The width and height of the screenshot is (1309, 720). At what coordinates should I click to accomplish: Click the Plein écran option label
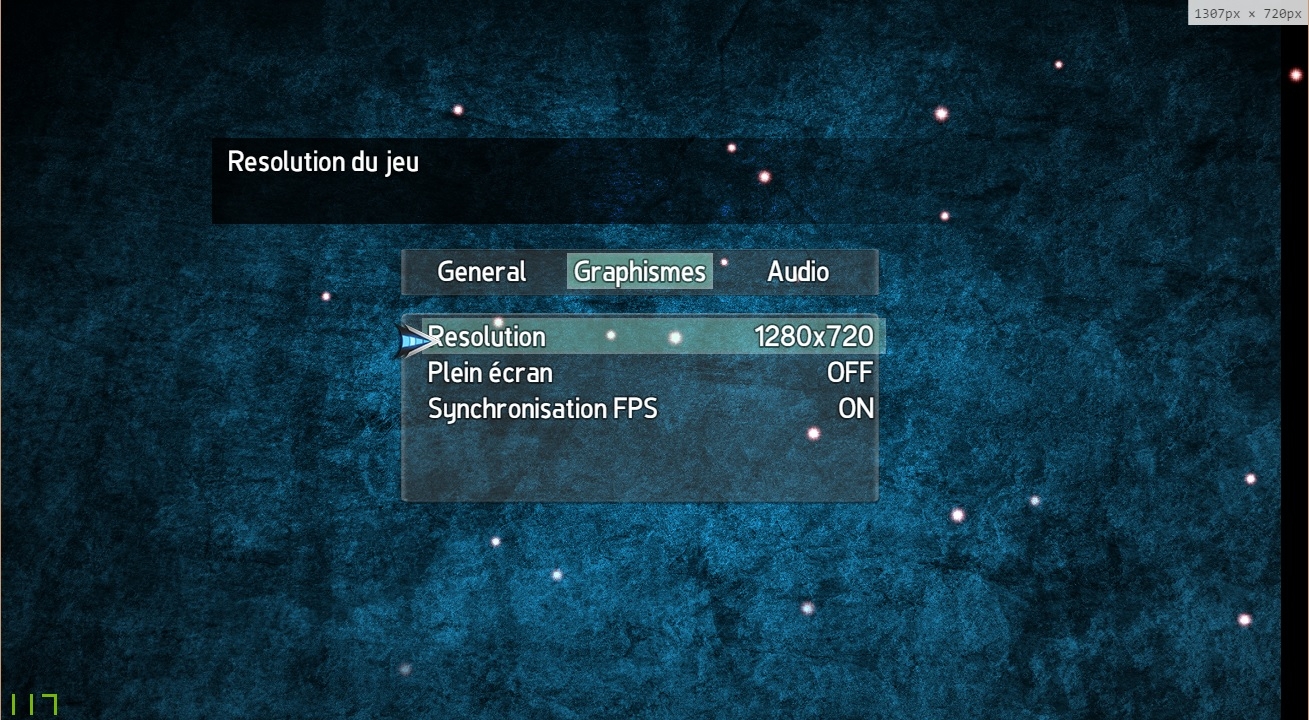(x=490, y=372)
